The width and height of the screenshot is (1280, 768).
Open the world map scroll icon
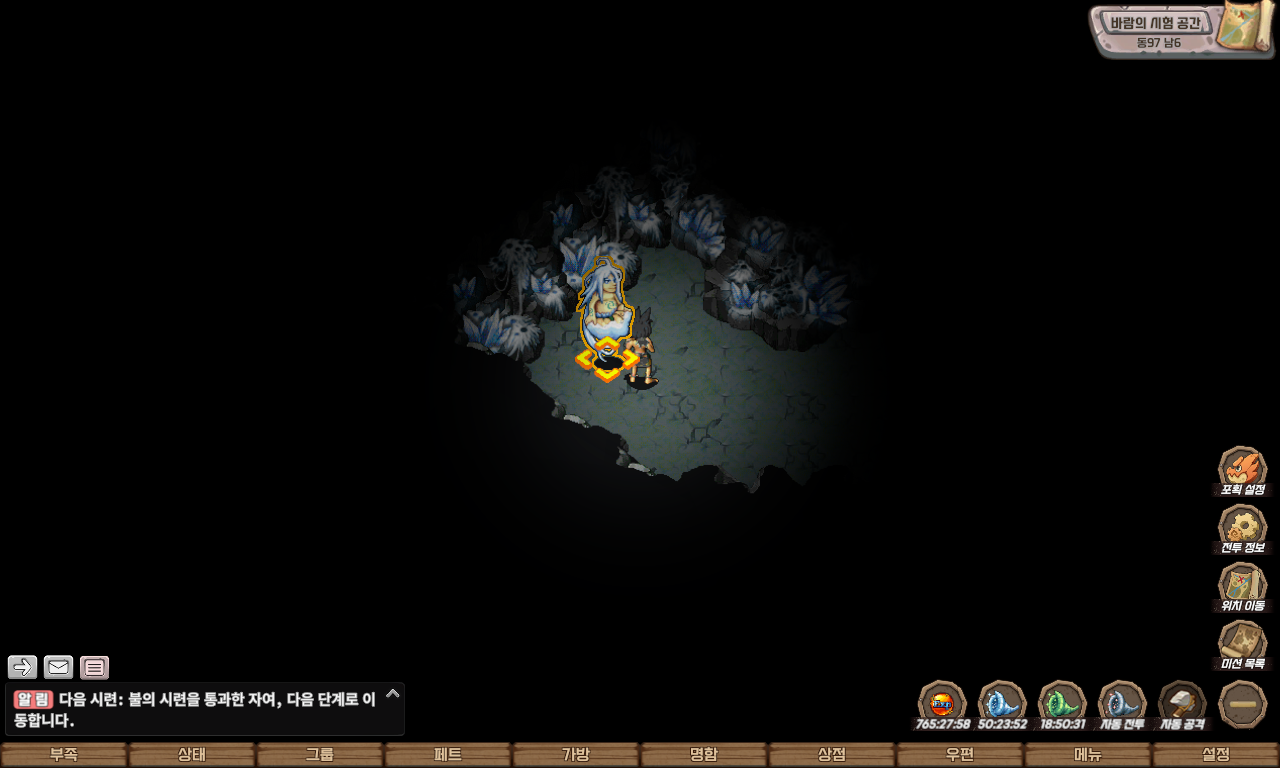point(1244,26)
